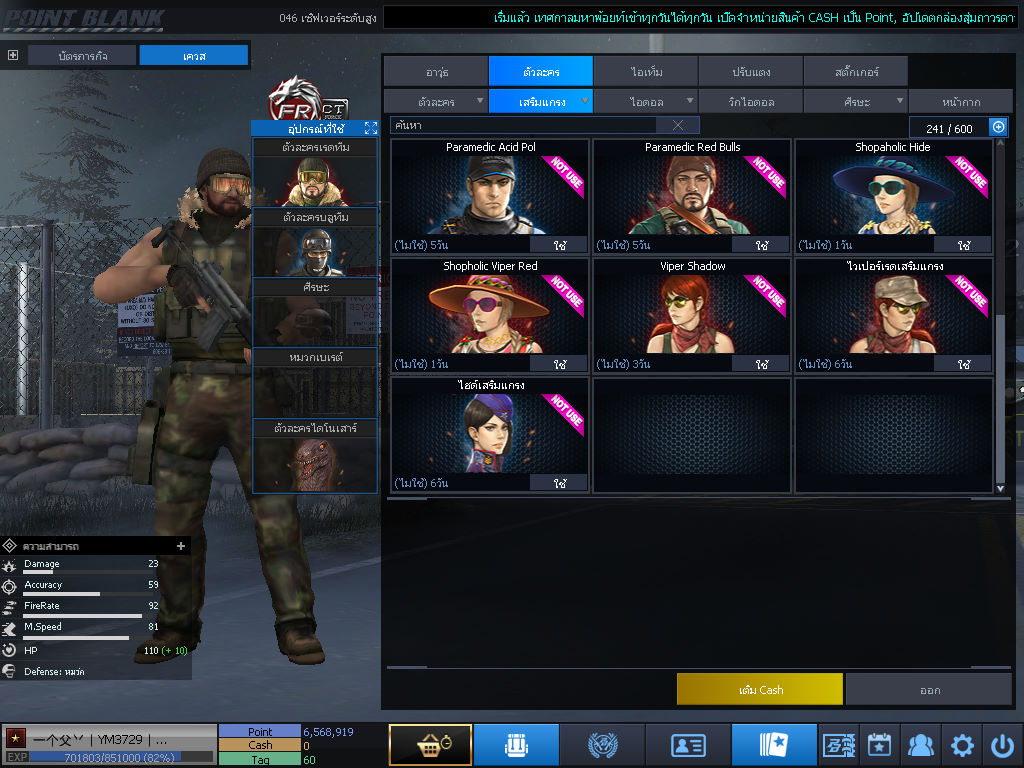Clear the search box with X
The height and width of the screenshot is (768, 1024).
pos(678,125)
